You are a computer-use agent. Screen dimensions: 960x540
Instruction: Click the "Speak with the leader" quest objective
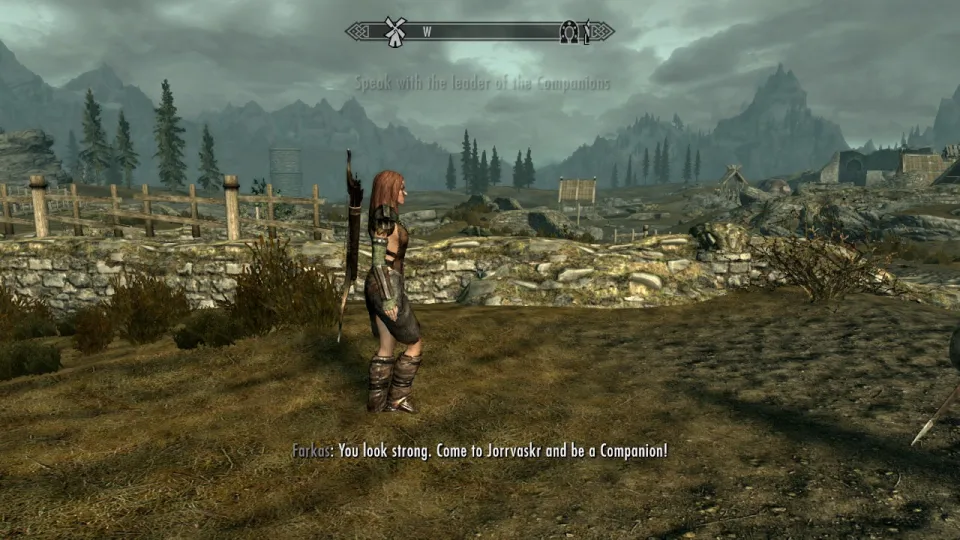(x=481, y=84)
